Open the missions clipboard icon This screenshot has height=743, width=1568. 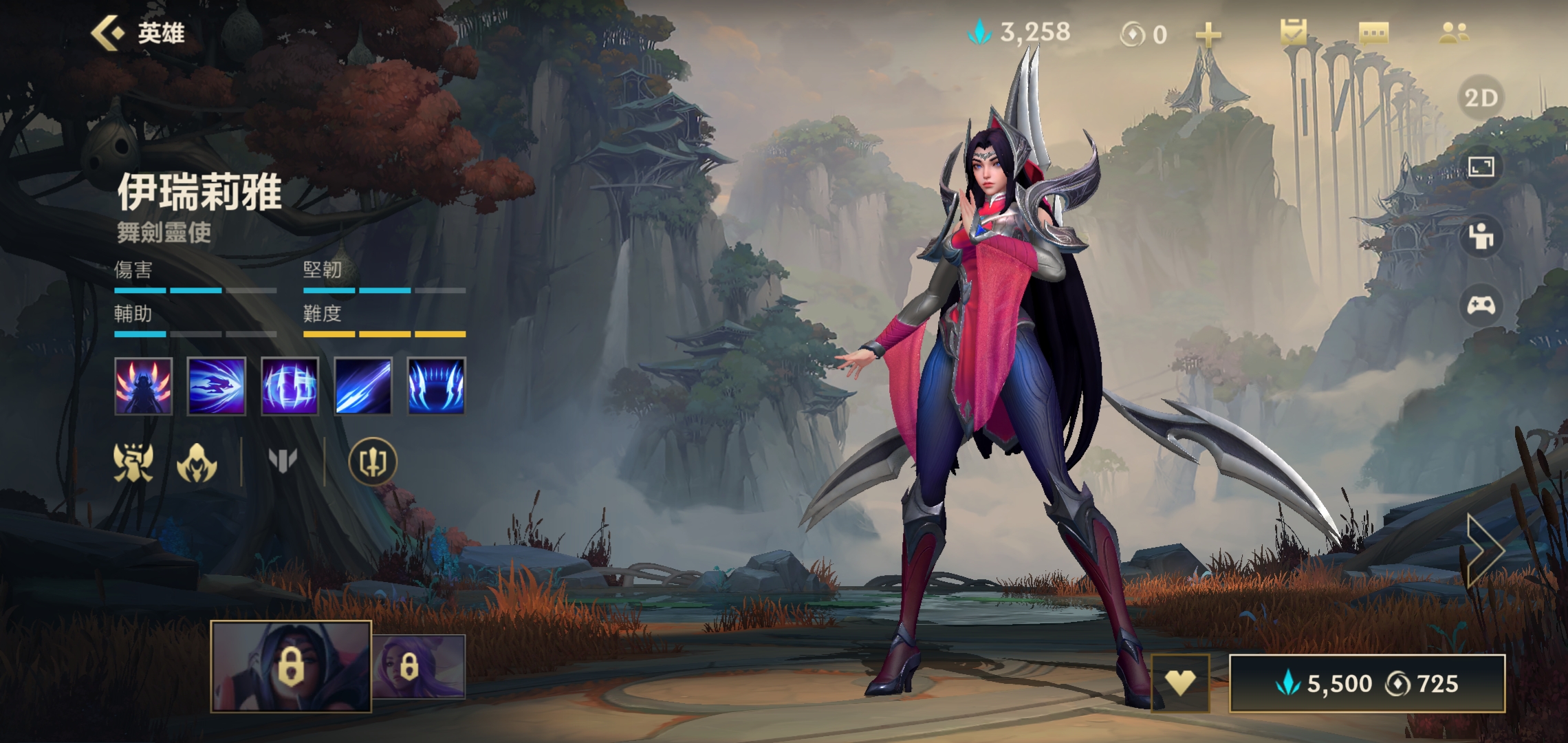pos(1293,33)
